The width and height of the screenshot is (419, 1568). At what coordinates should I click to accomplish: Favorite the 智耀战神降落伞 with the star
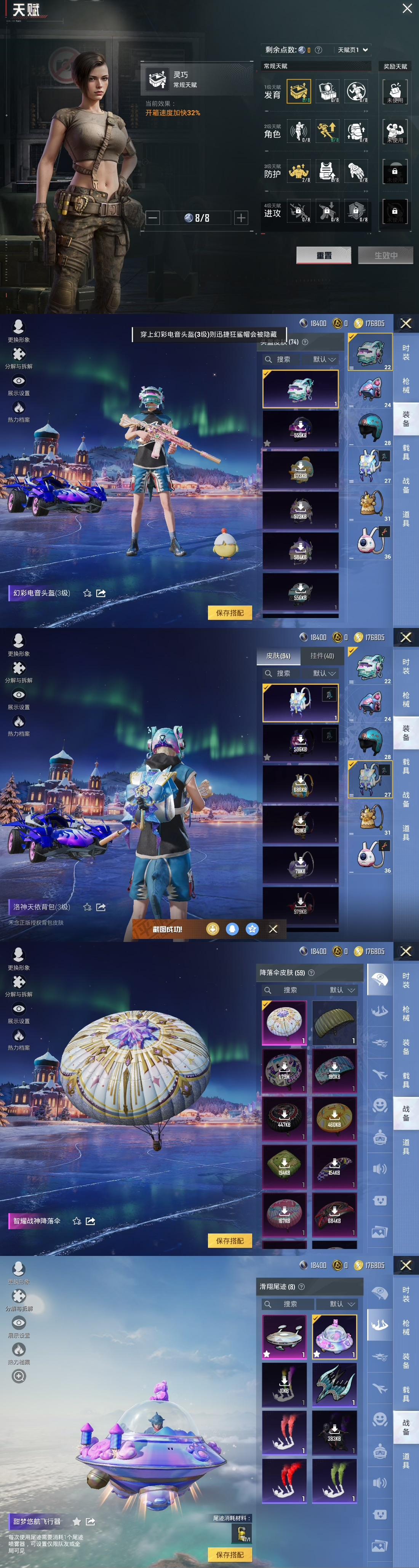tap(77, 1221)
